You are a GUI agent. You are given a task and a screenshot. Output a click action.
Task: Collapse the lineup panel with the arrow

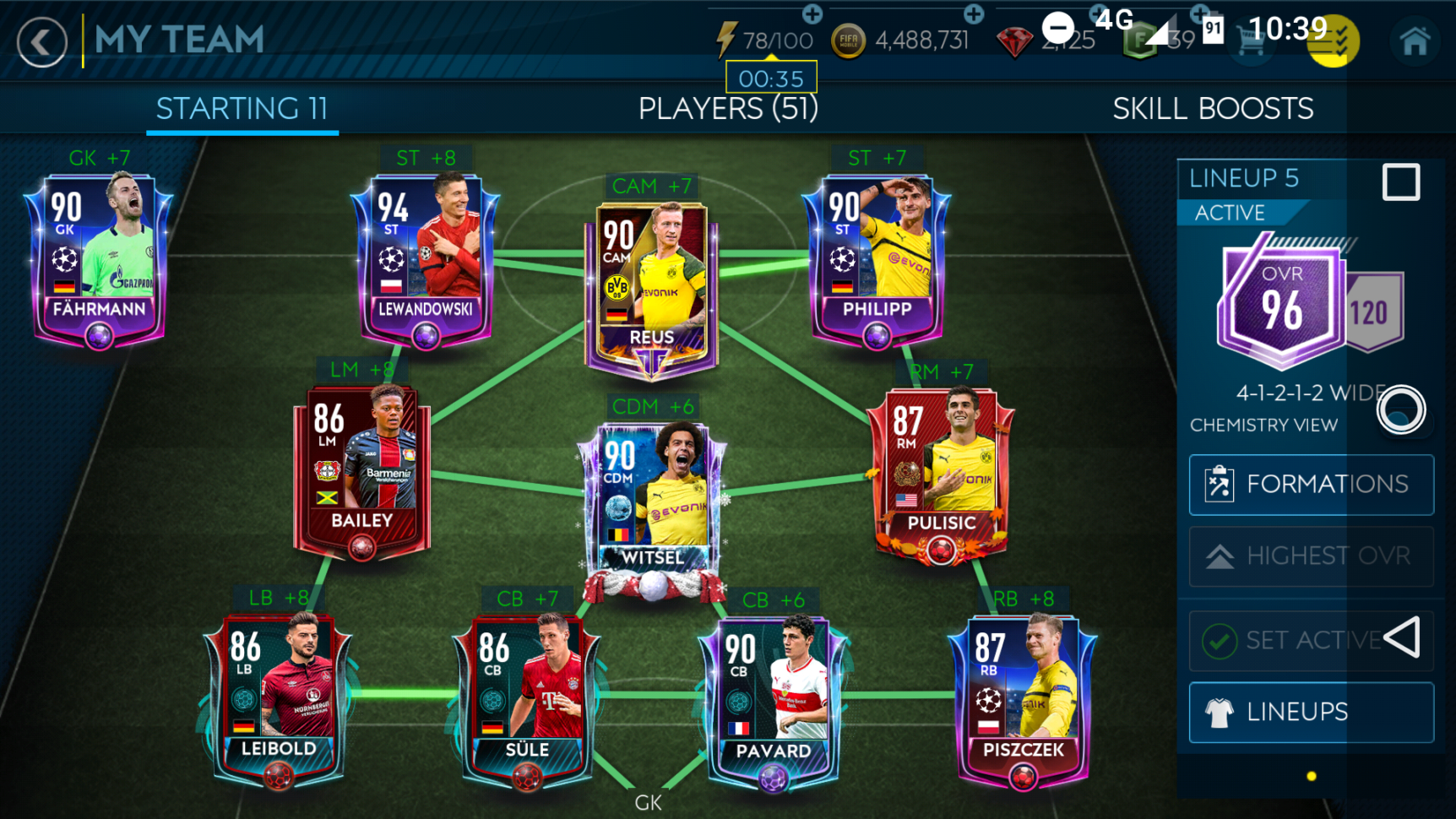(1402, 639)
